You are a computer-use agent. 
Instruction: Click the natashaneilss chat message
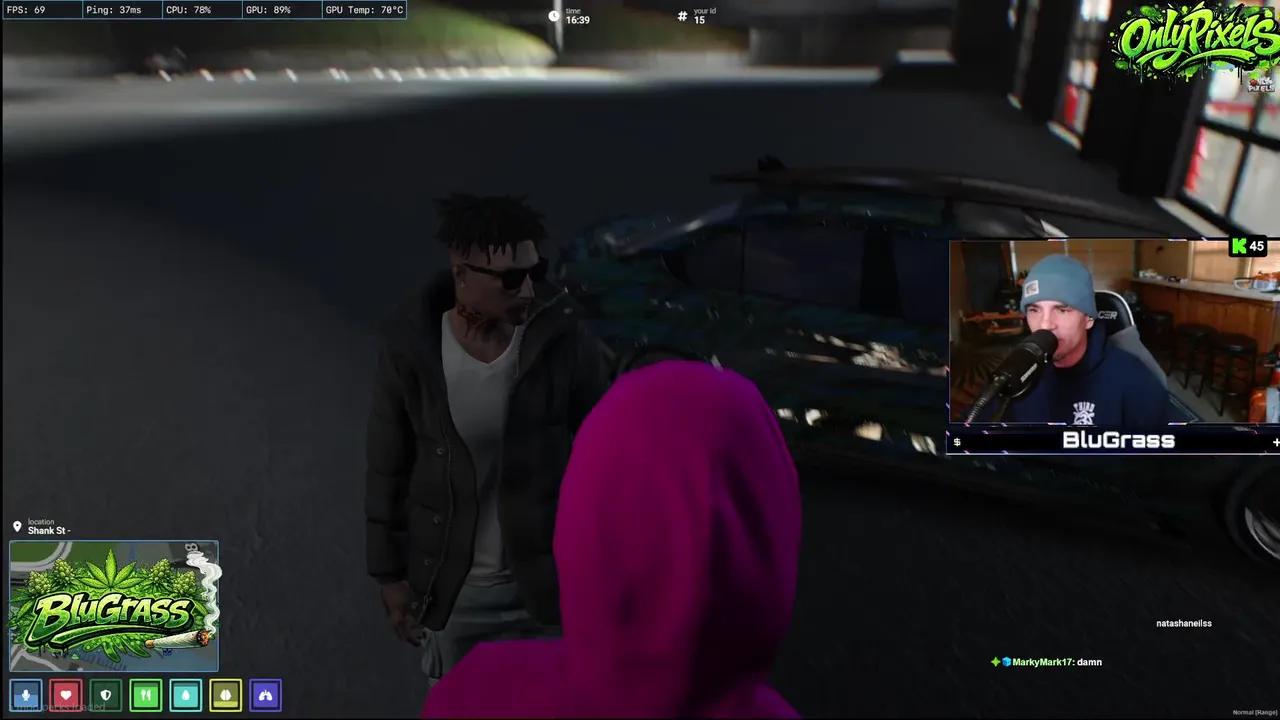(1183, 623)
